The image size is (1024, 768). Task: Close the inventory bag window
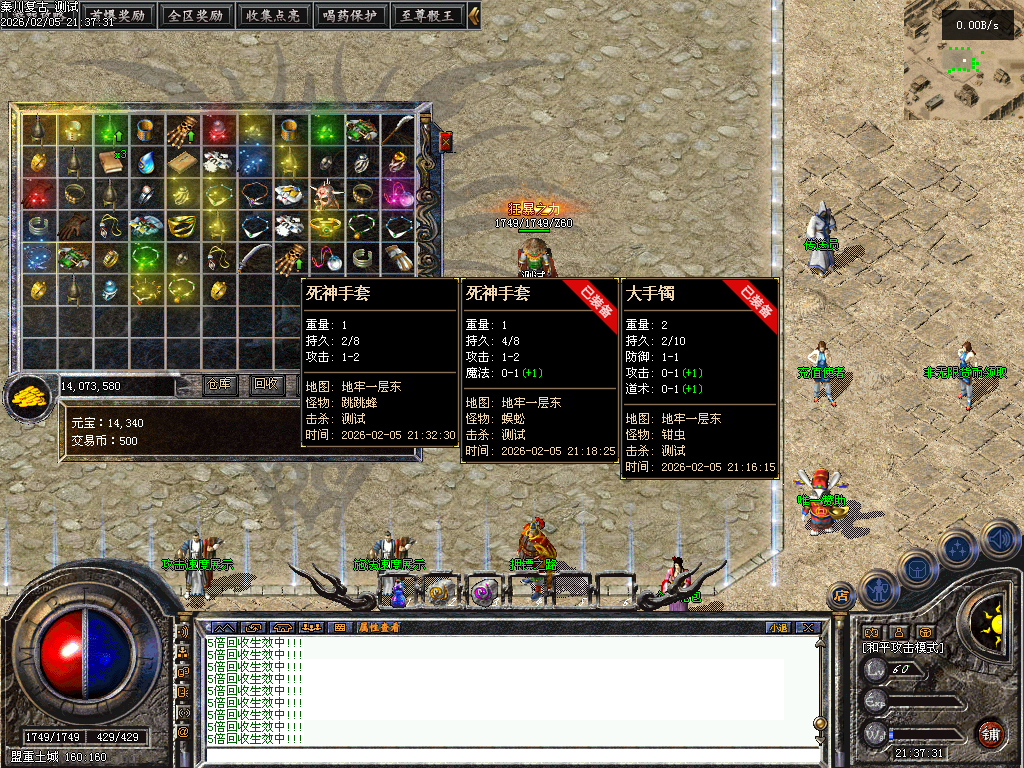(446, 142)
